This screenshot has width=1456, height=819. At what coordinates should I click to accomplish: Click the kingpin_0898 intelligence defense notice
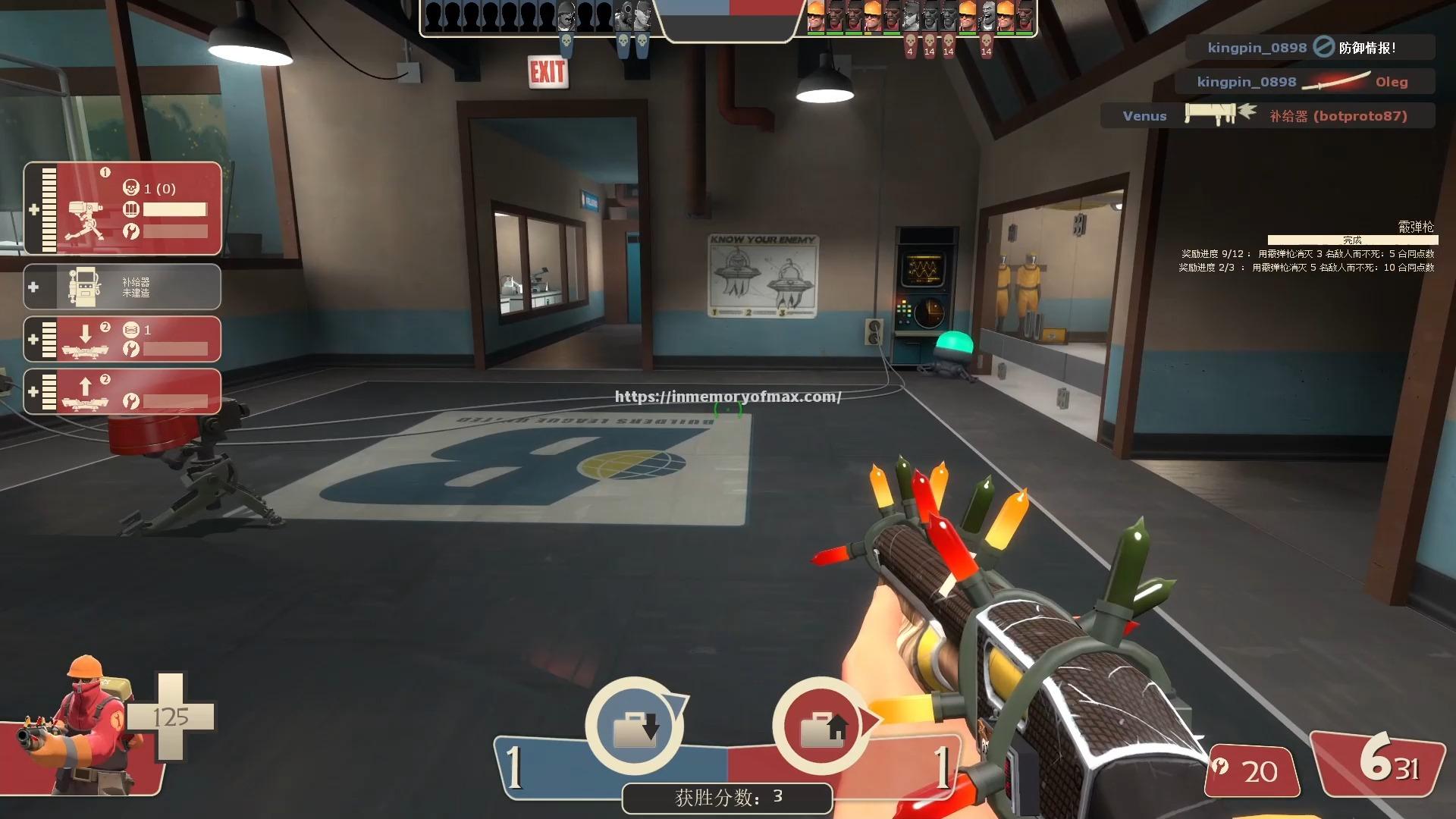click(x=1310, y=48)
